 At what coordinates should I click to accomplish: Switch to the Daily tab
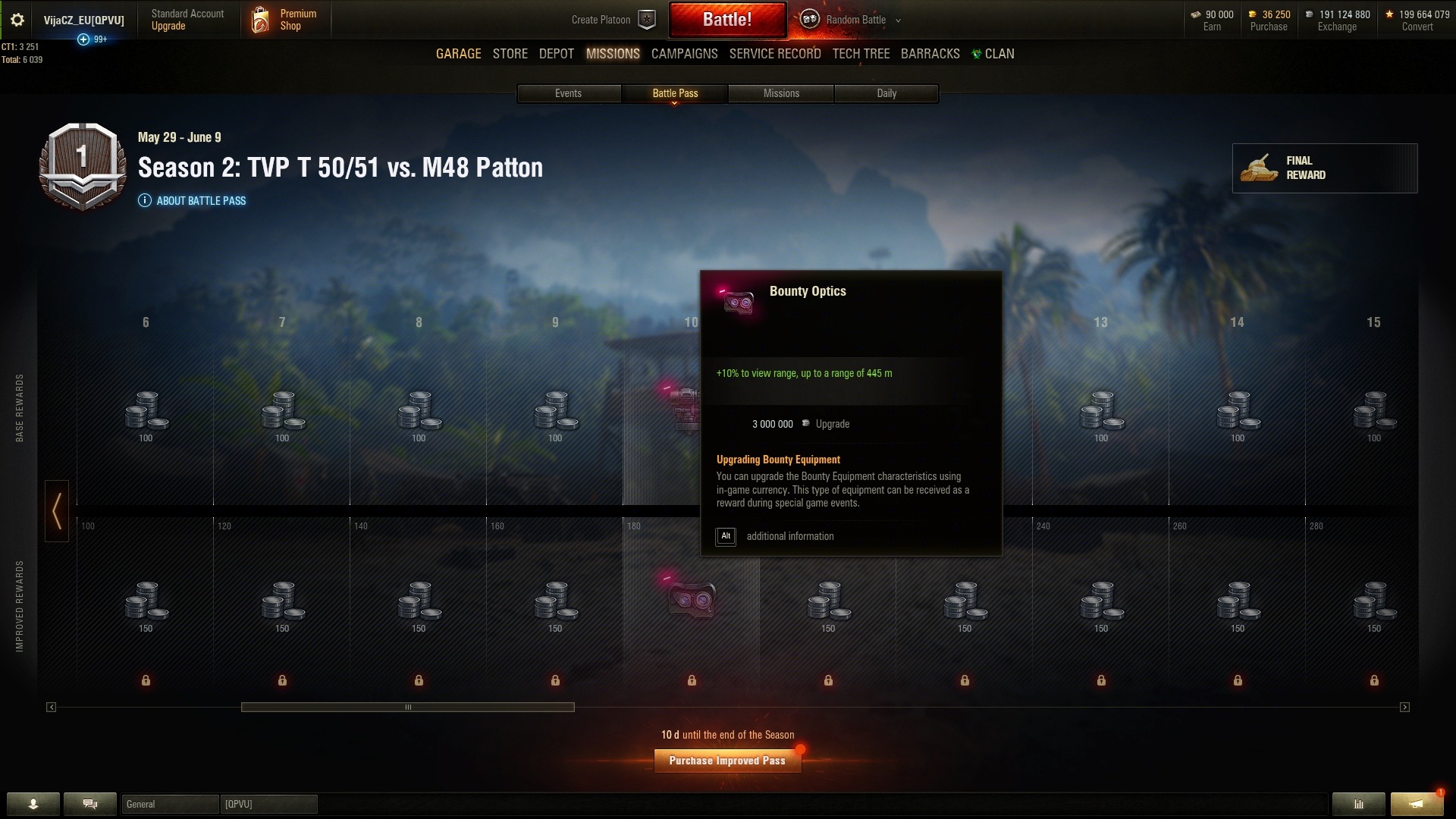point(886,93)
